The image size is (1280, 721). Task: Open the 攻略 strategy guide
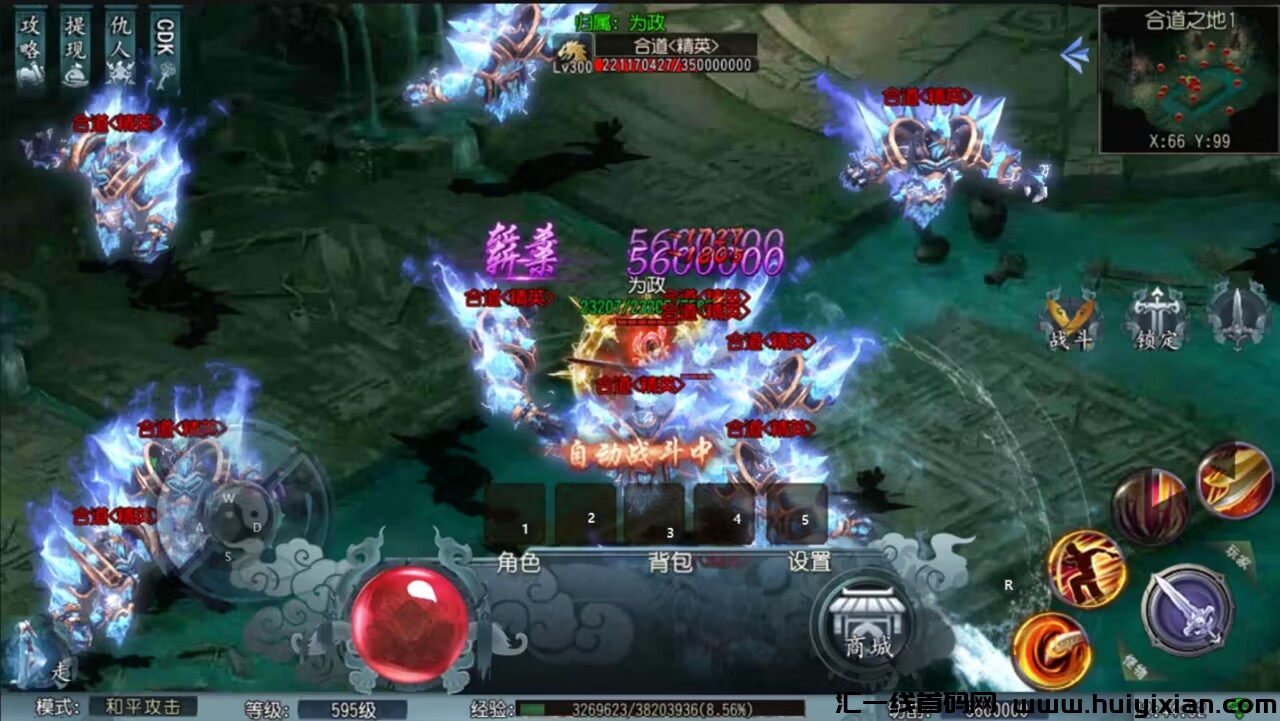(31, 48)
